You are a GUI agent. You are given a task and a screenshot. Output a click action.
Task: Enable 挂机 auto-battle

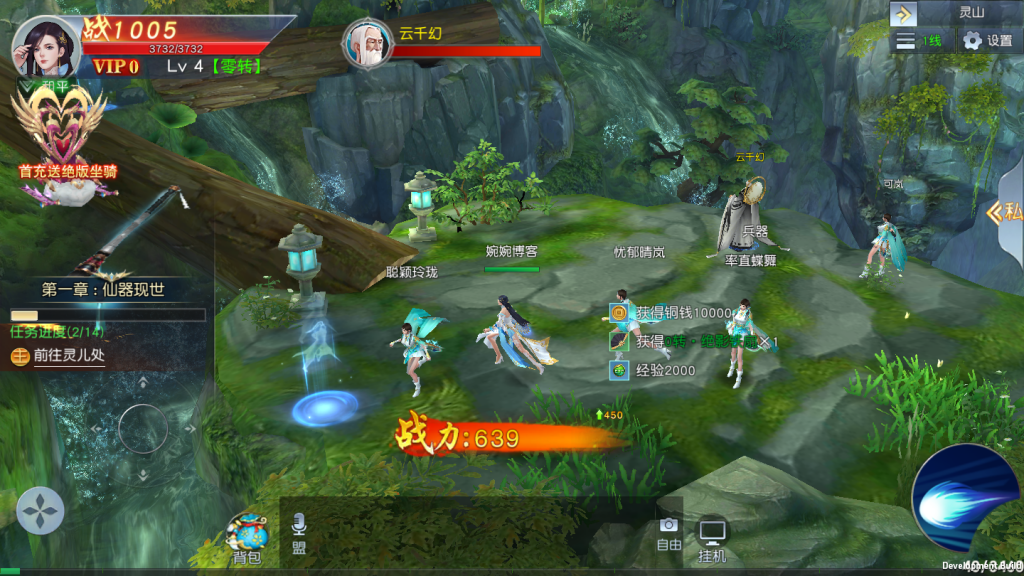(x=712, y=540)
